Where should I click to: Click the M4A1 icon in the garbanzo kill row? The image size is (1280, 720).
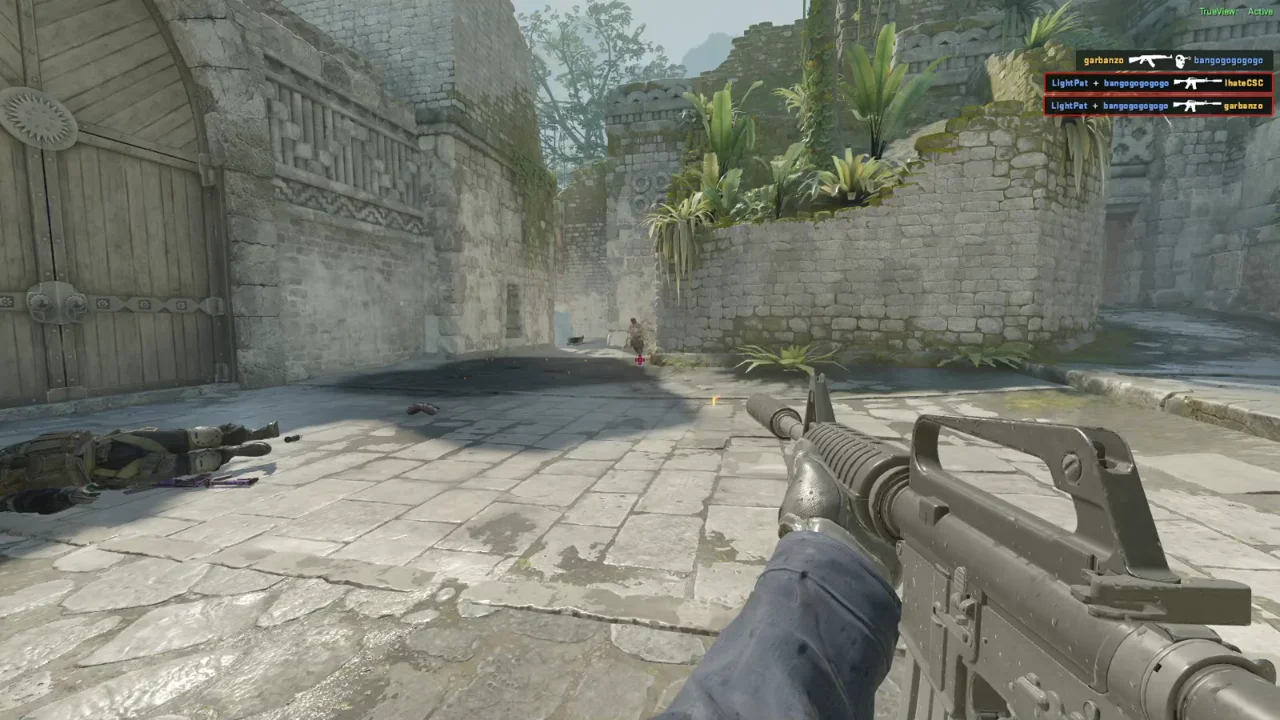1198,105
